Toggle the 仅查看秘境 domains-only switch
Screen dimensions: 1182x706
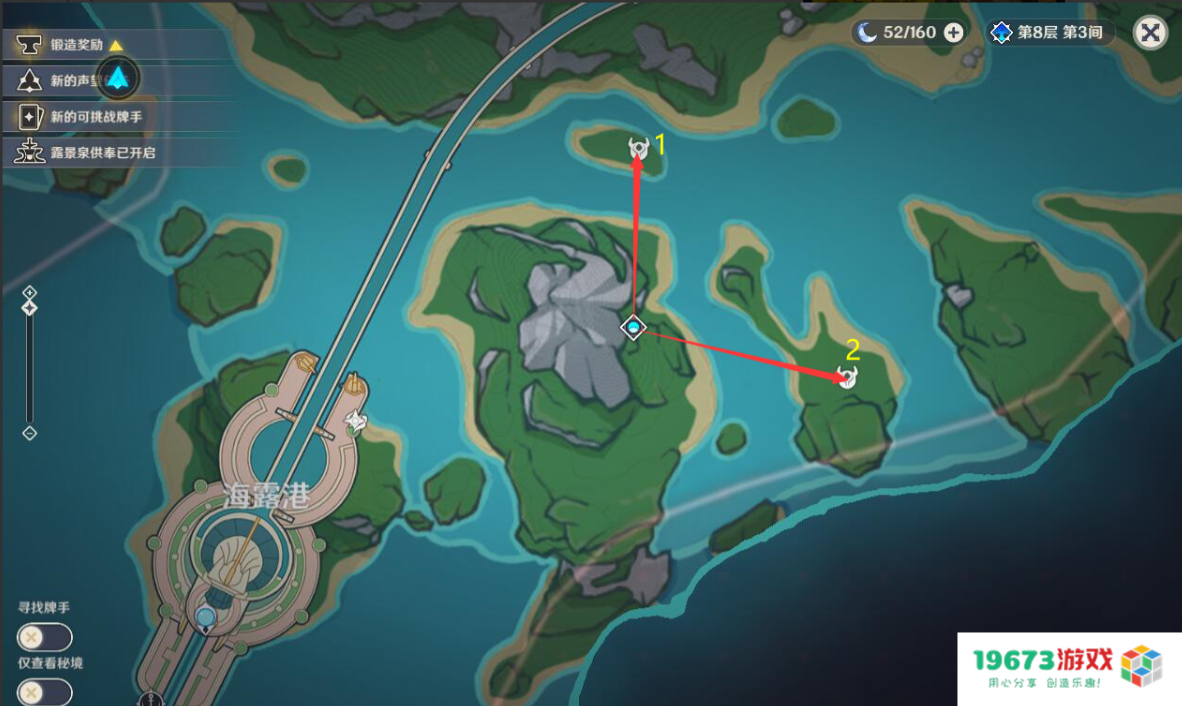pyautogui.click(x=44, y=691)
